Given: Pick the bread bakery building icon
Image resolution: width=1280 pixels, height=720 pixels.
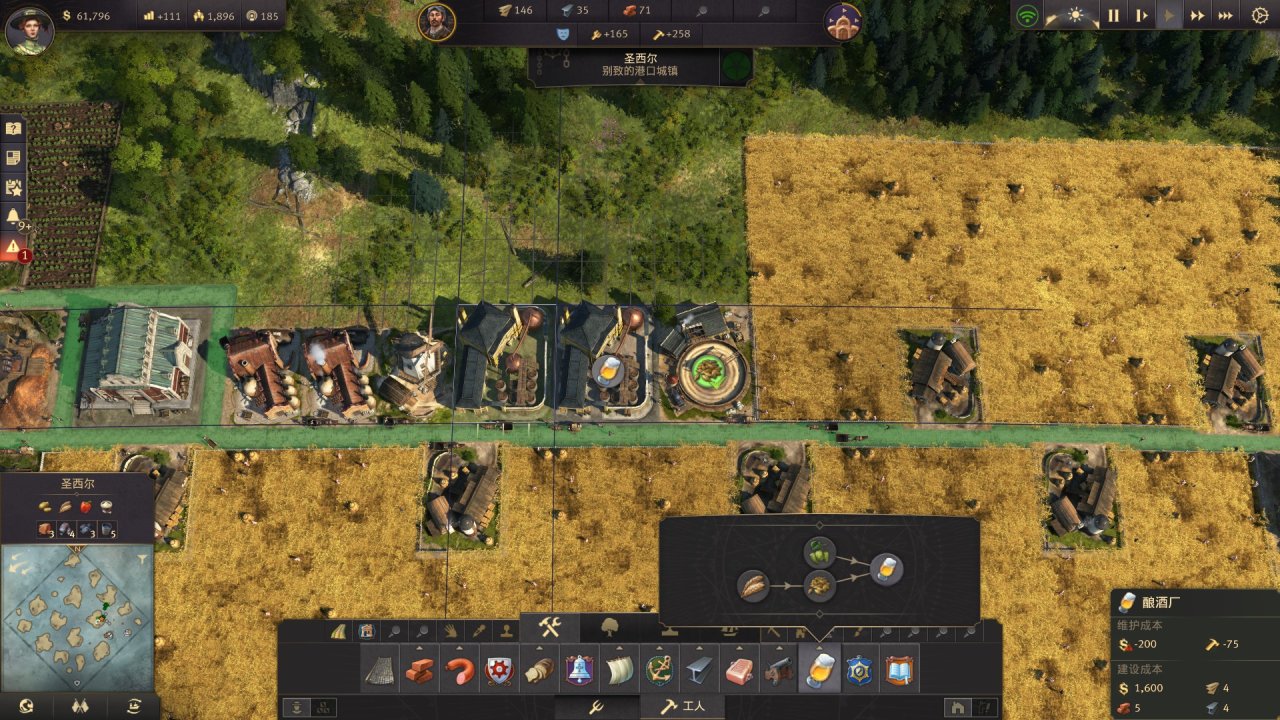Looking at the screenshot, I should tap(539, 671).
